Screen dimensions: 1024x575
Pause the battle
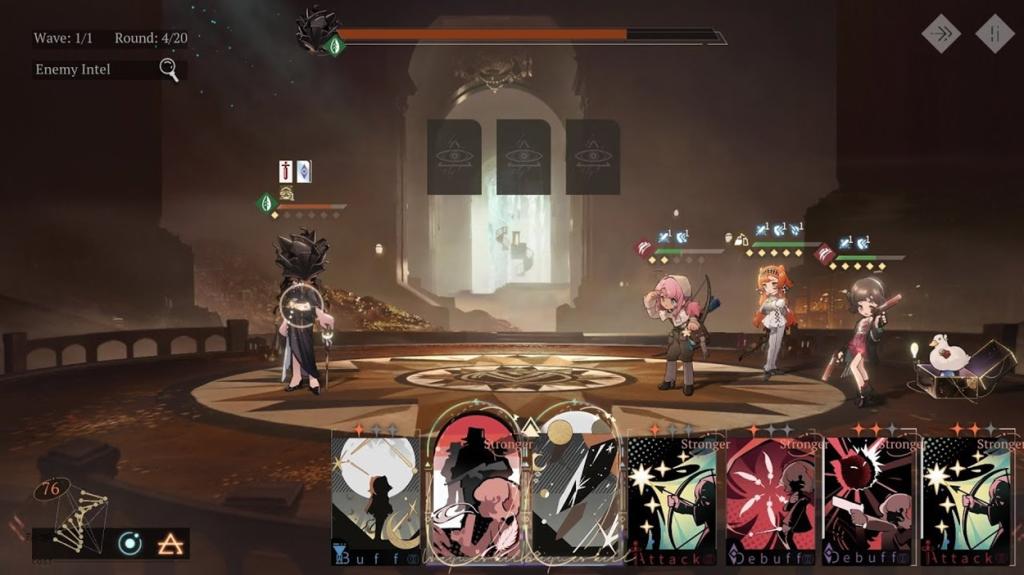(x=994, y=33)
